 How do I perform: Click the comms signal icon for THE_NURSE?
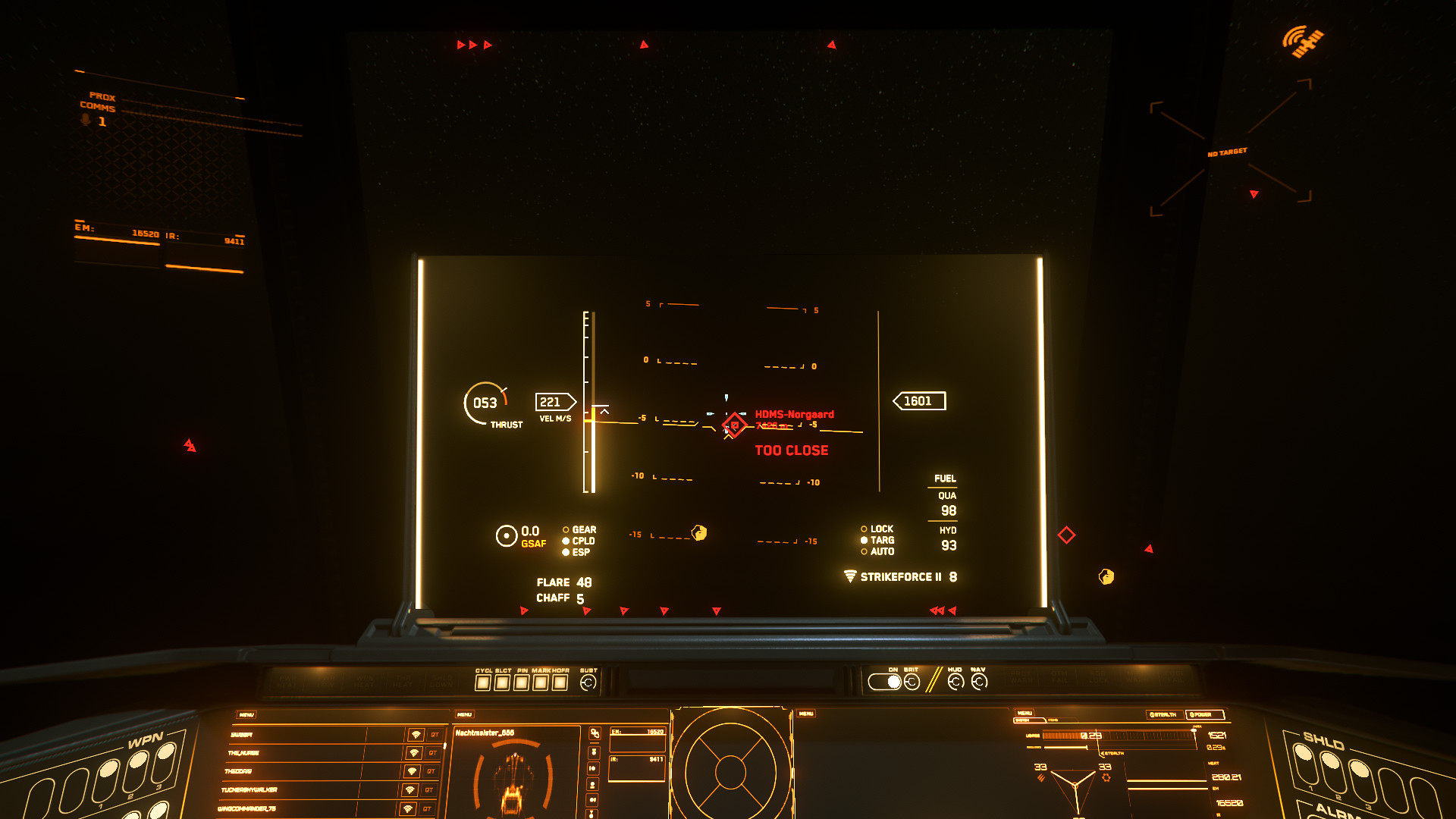(414, 753)
